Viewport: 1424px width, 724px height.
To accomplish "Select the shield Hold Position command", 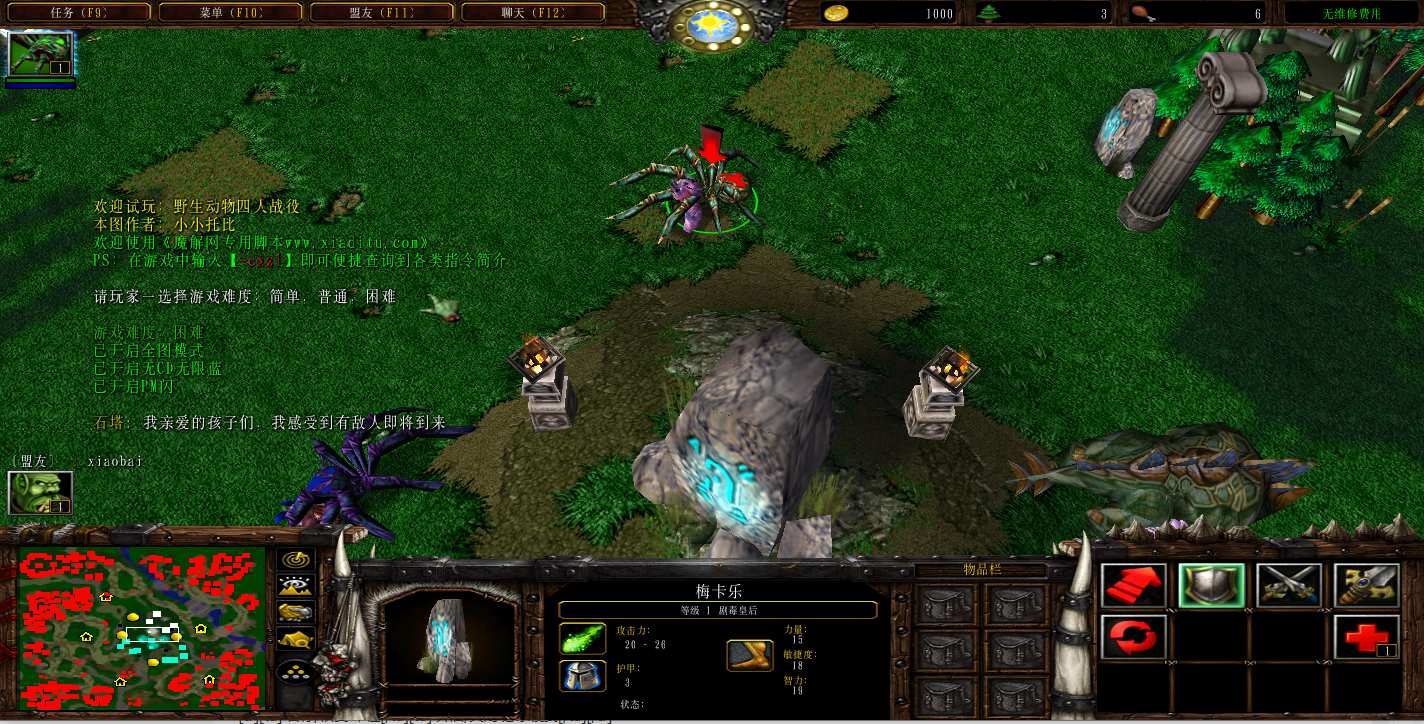I will click(x=1211, y=586).
